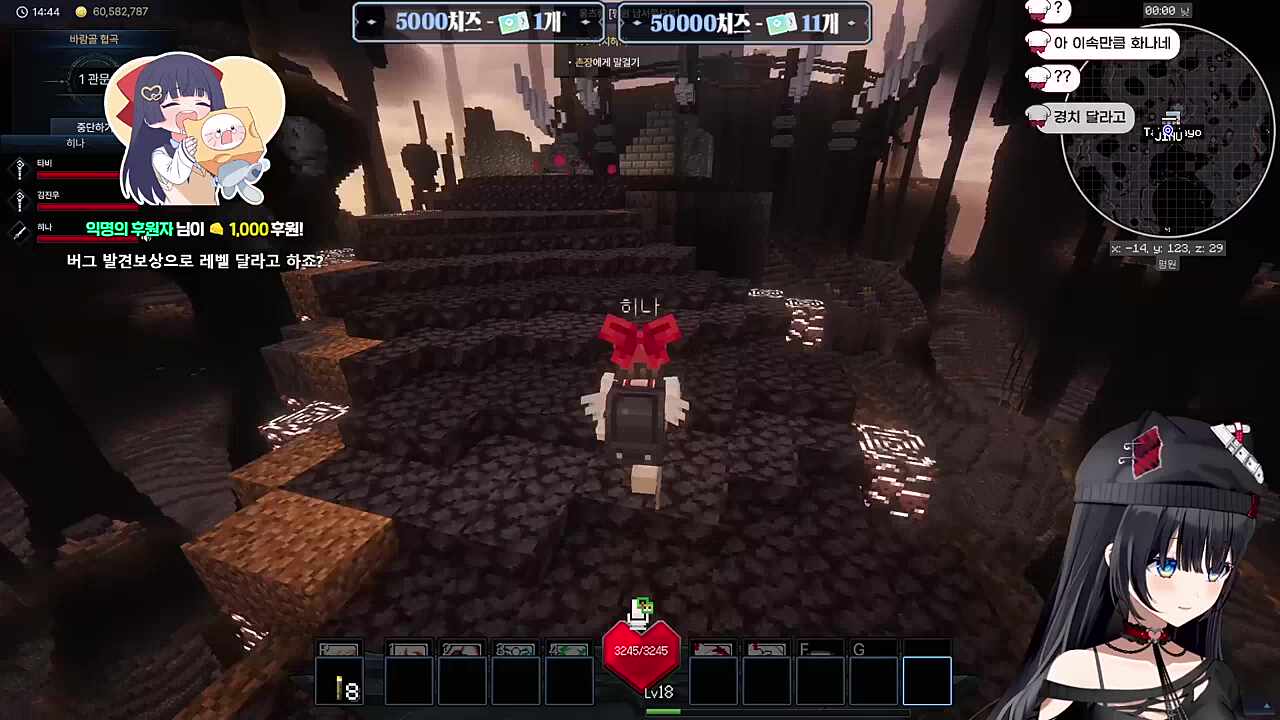The width and height of the screenshot is (1280, 720).
Task: Choose the F hotbar slot
Action: 819,679
